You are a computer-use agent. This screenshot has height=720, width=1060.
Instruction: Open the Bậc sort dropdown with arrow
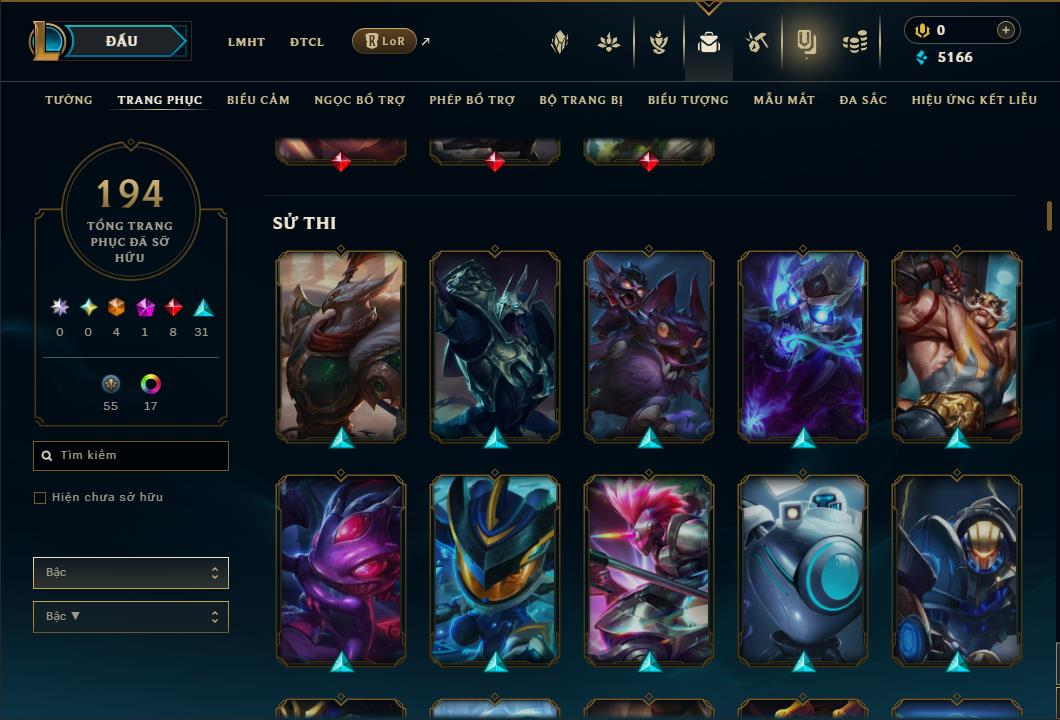click(x=131, y=617)
